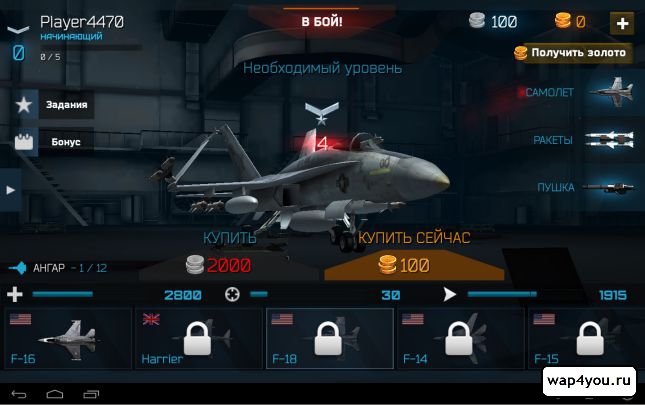Open the Задания missions panel
The width and height of the screenshot is (645, 405).
[x=56, y=104]
